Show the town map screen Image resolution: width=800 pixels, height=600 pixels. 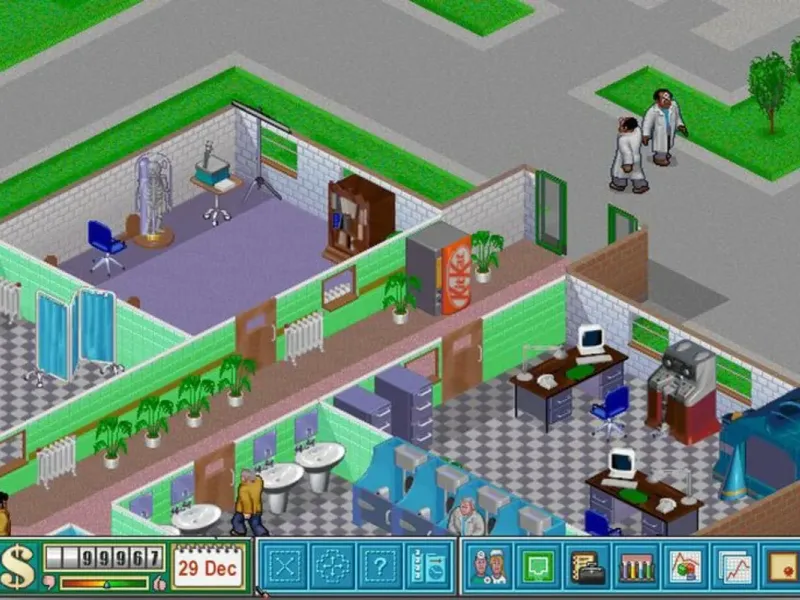537,567
